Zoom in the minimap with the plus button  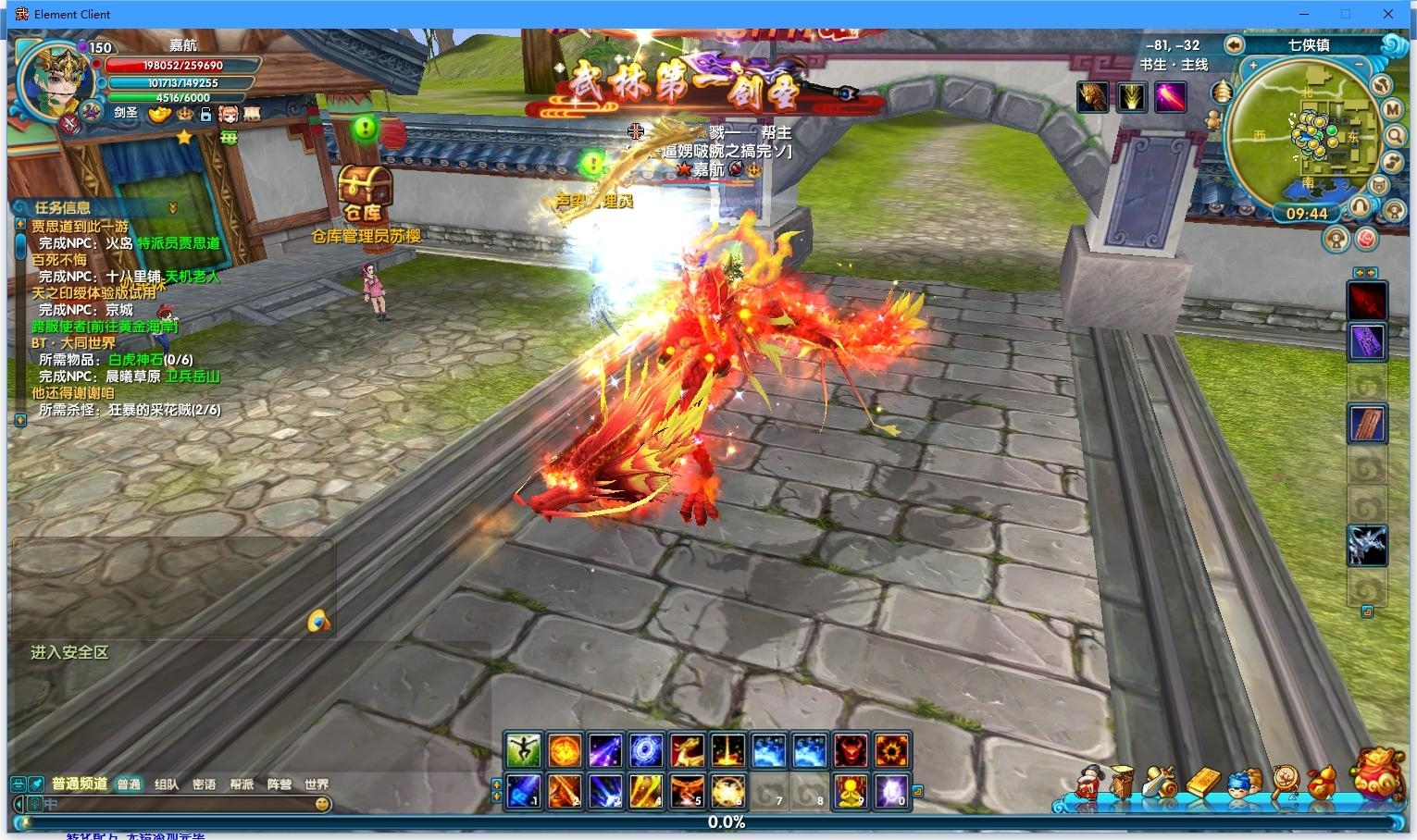pos(1253,66)
